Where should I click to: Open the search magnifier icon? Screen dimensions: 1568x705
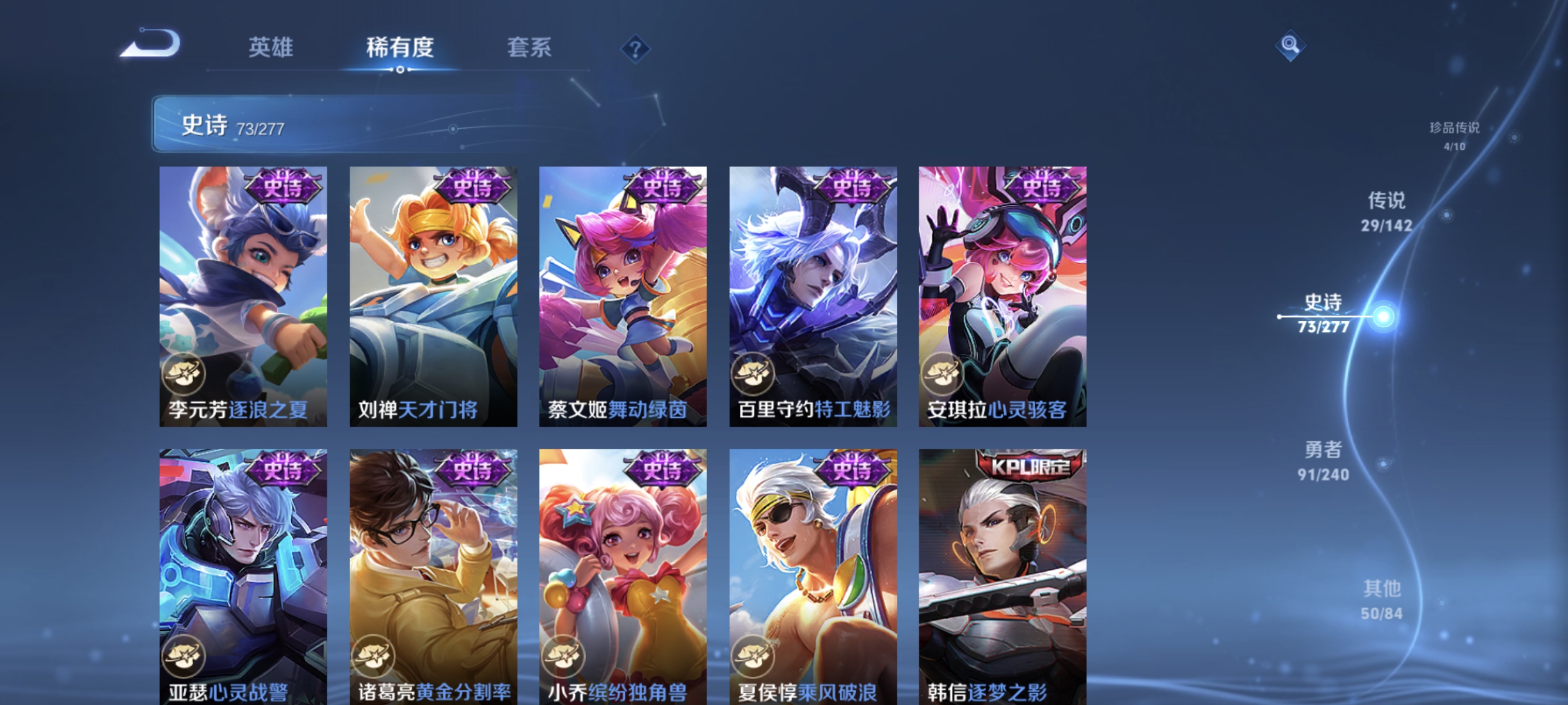pos(1291,45)
